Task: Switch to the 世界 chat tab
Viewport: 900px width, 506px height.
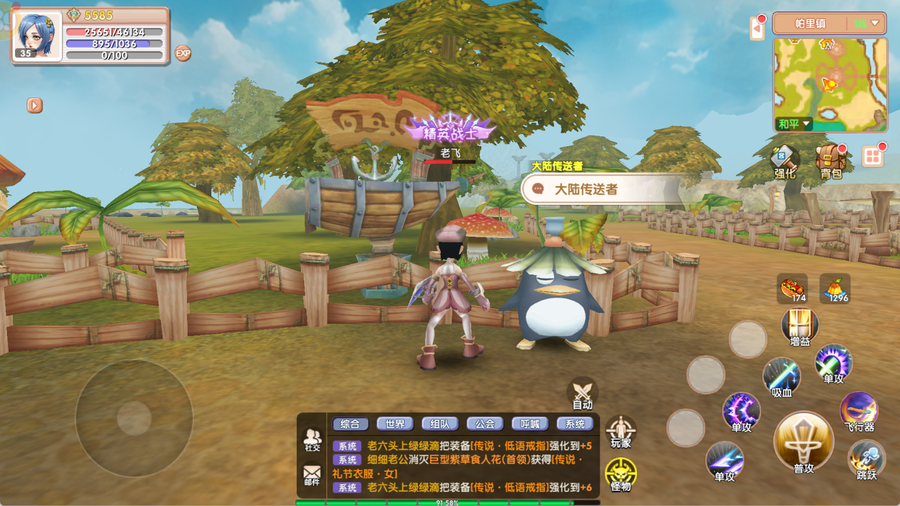Action: [396, 424]
